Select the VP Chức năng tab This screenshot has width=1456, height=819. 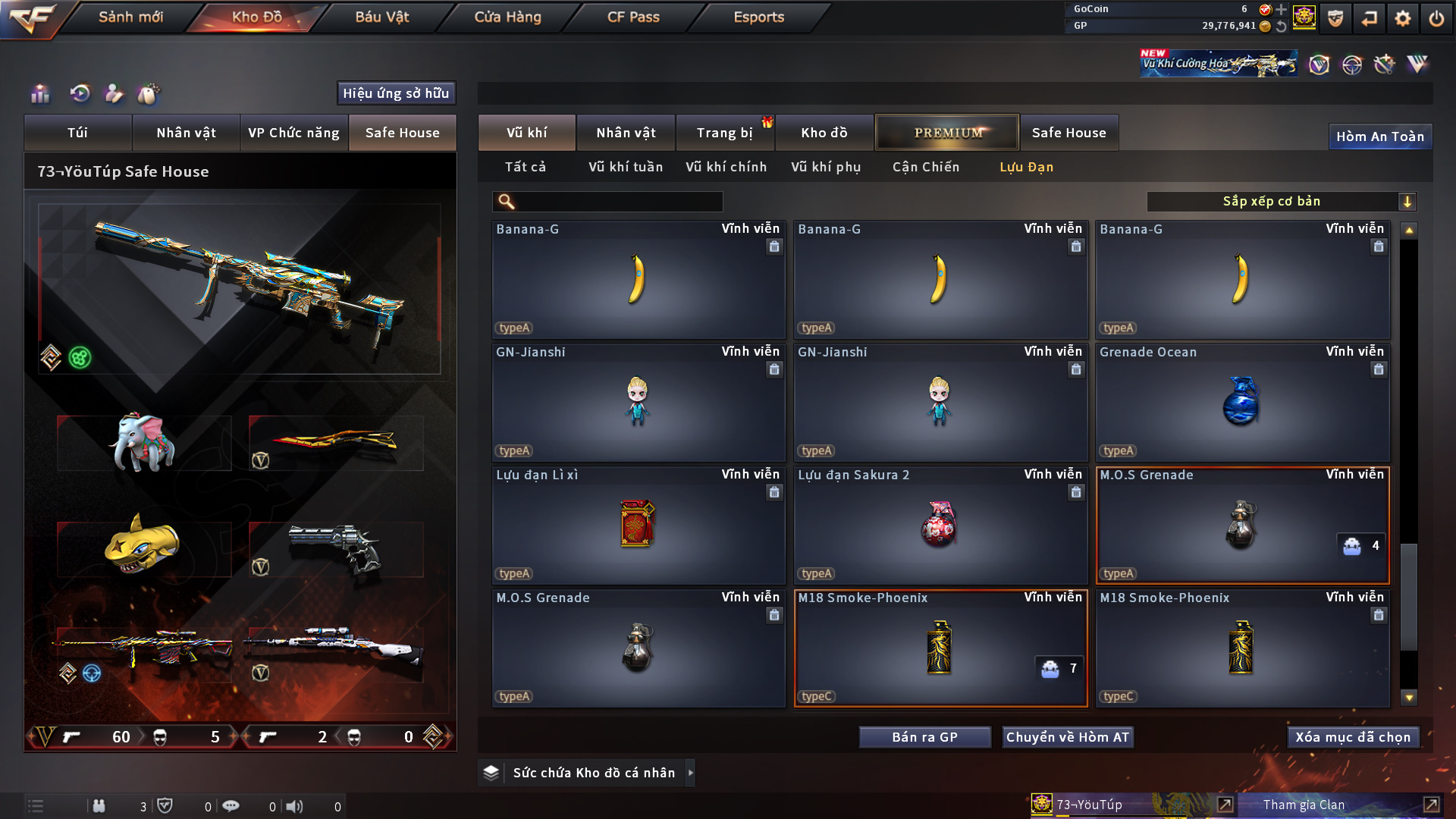pyautogui.click(x=293, y=133)
